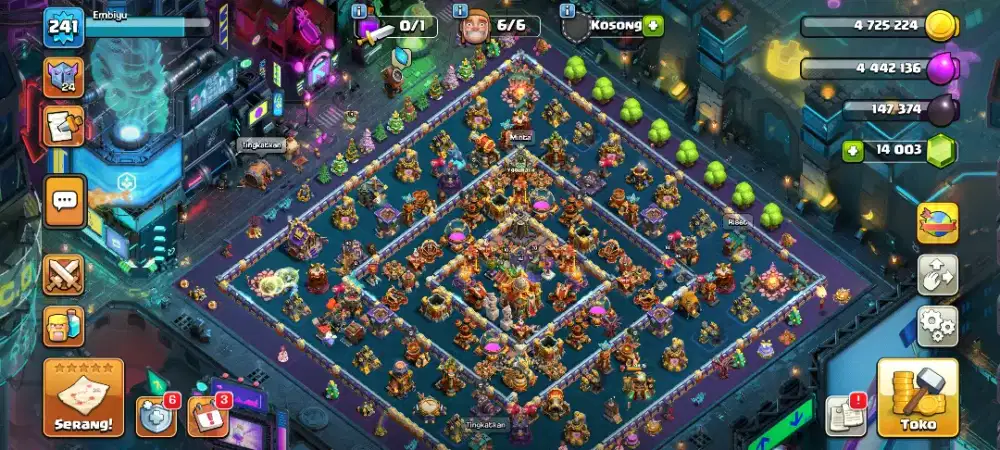Open the orange icon with 3 badge
The height and width of the screenshot is (450, 1000).
(206, 416)
